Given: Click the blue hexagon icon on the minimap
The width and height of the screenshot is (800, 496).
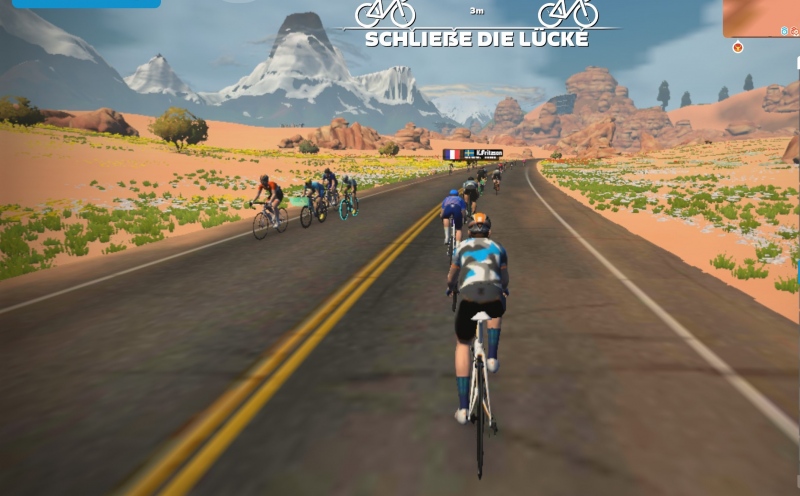Looking at the screenshot, I should (x=785, y=31).
